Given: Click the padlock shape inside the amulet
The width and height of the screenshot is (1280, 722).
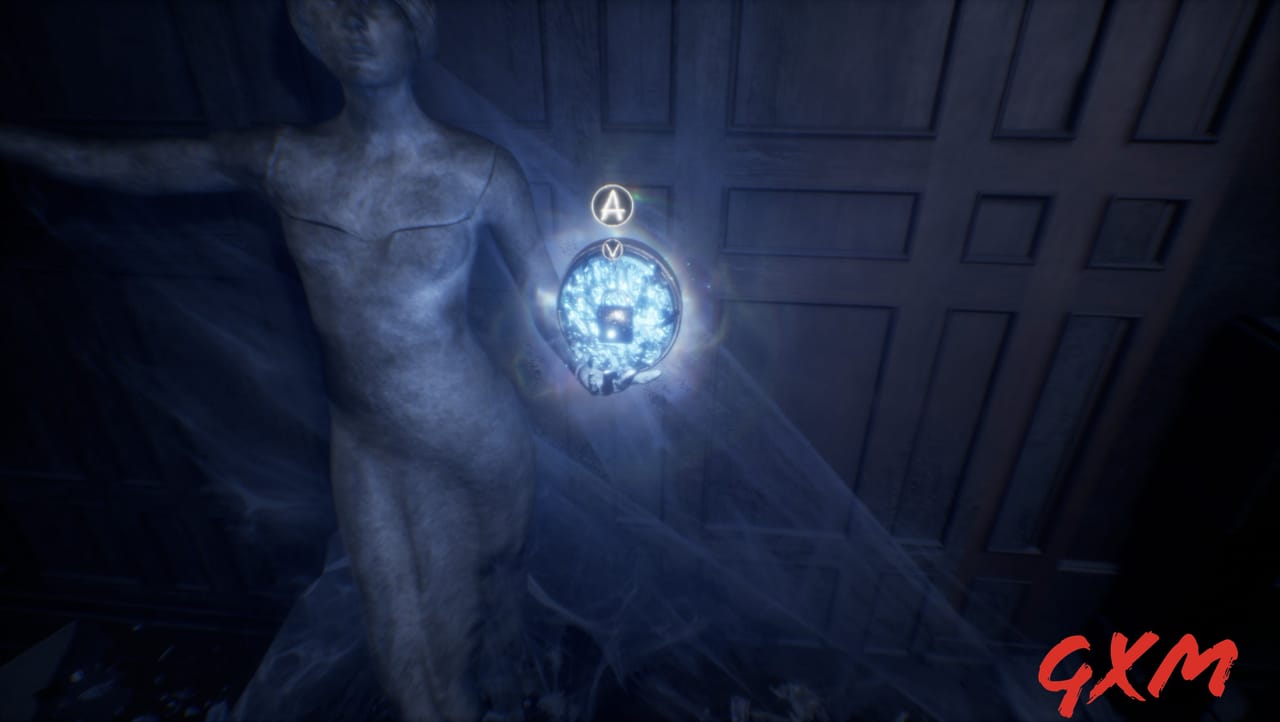Looking at the screenshot, I should [x=615, y=325].
